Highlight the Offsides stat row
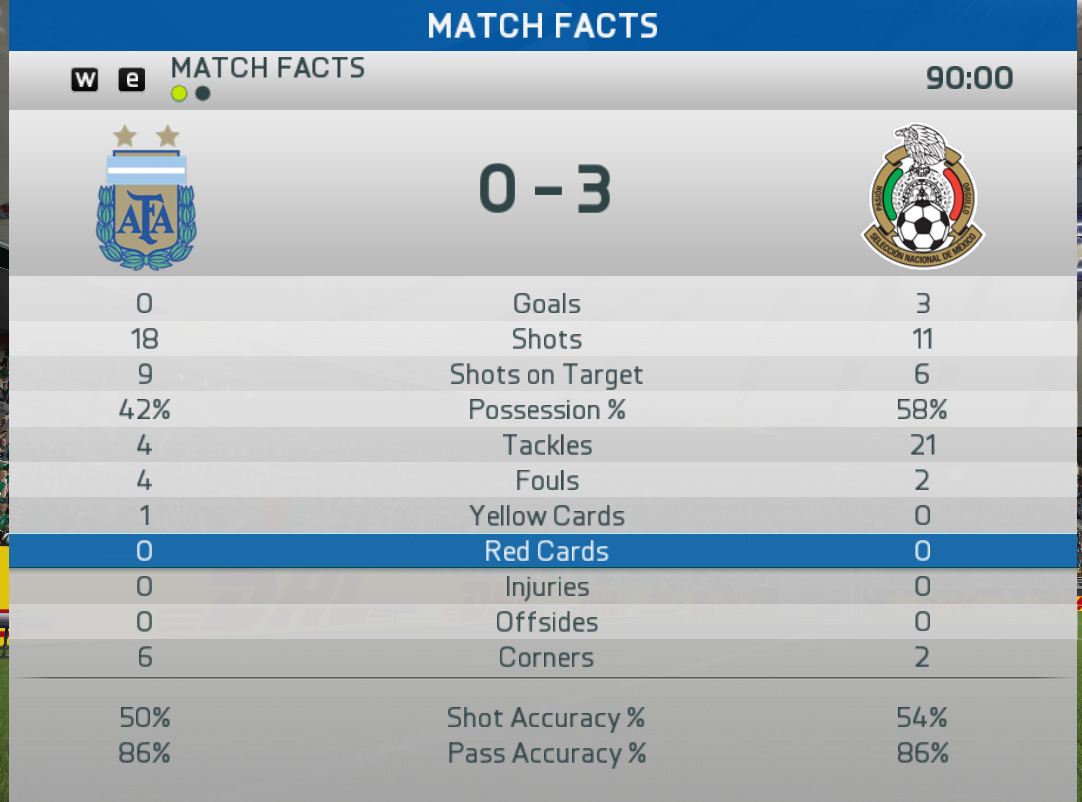This screenshot has width=1082, height=802. (x=546, y=622)
